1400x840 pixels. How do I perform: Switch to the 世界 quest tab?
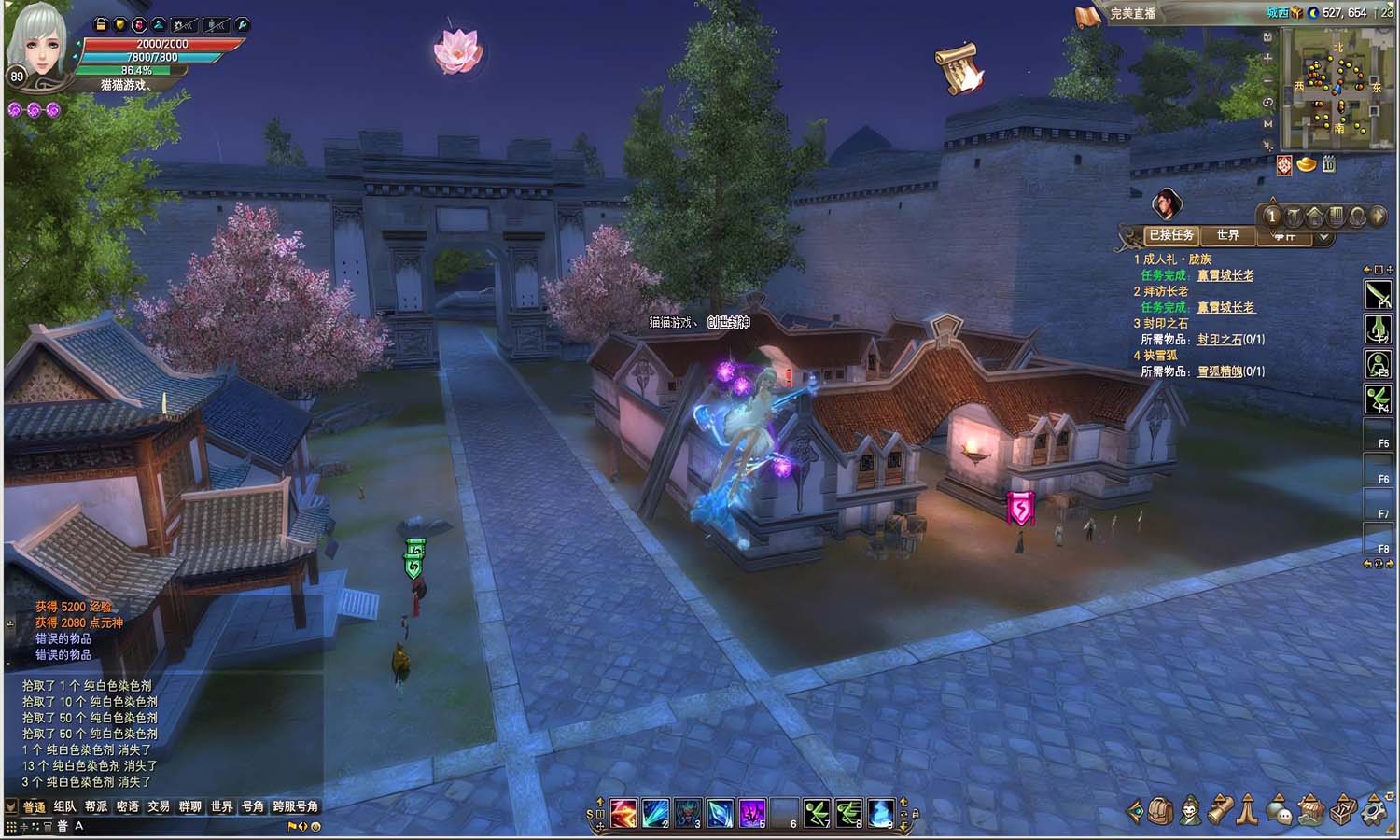(x=1228, y=235)
